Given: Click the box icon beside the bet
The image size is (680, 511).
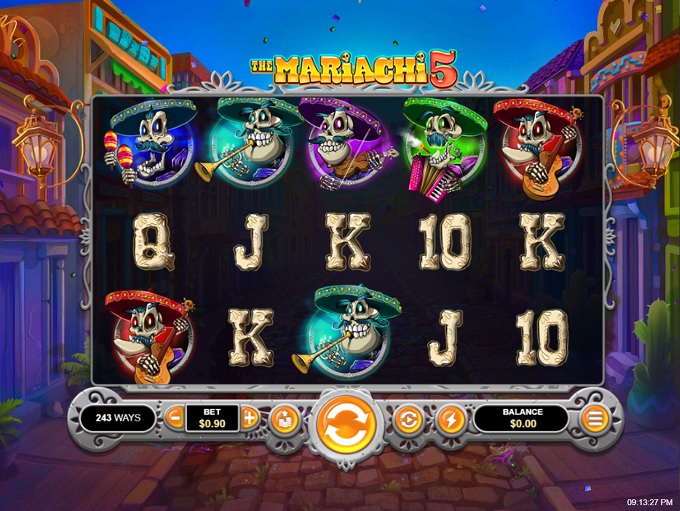Looking at the screenshot, I should pyautogui.click(x=284, y=419).
